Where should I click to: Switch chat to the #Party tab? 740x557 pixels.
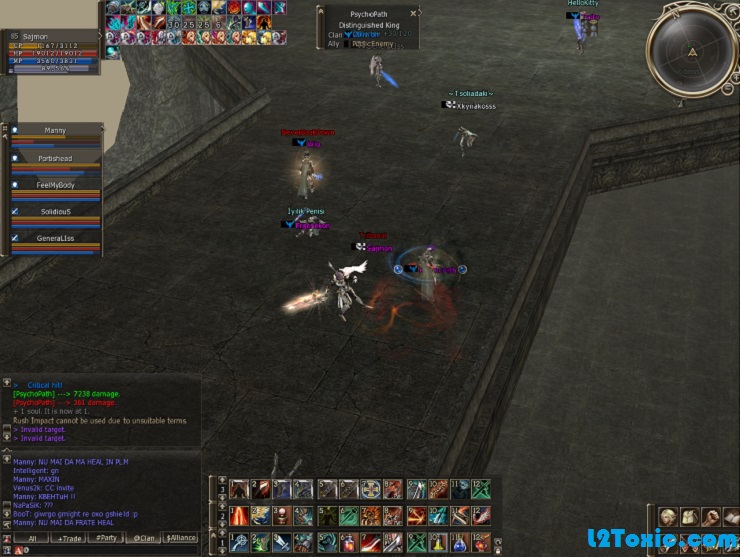105,538
